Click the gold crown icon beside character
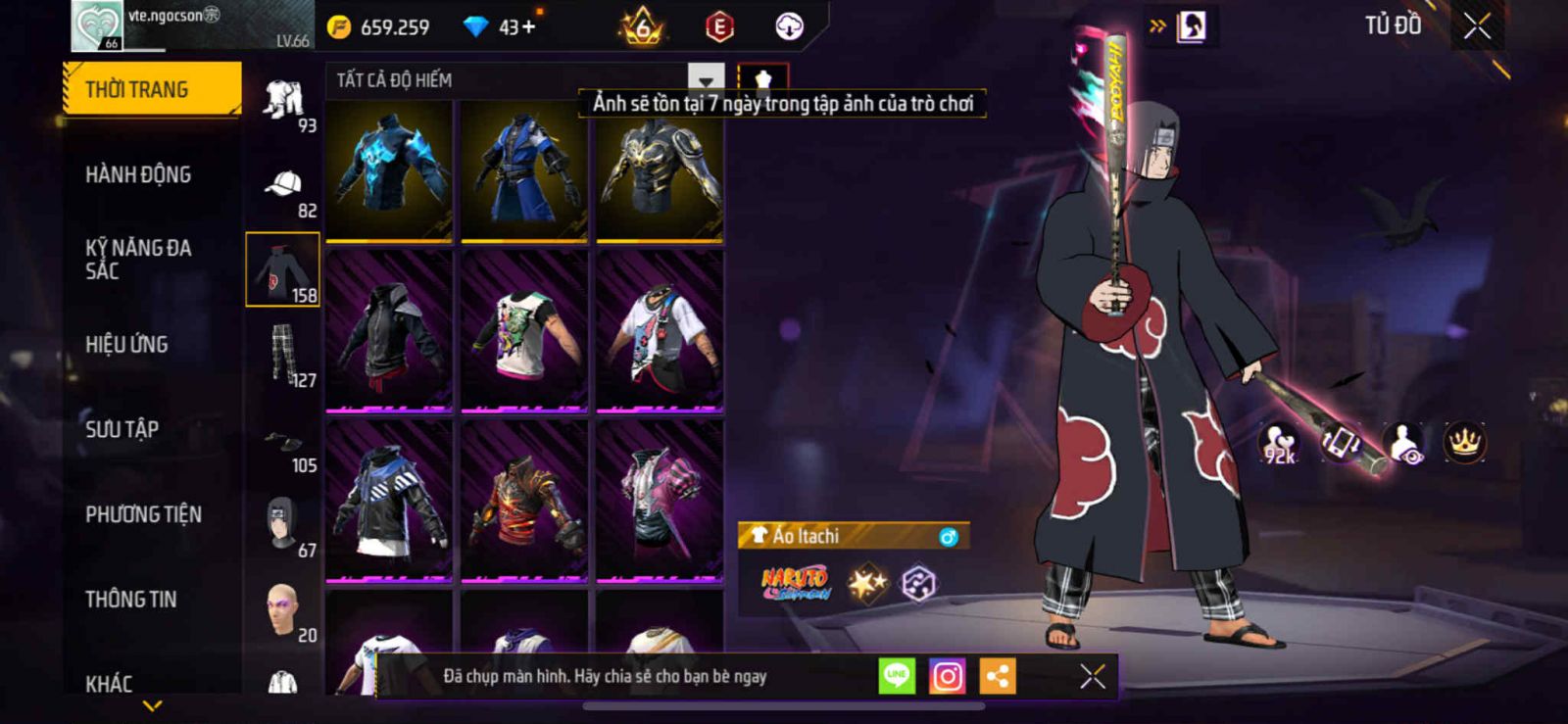Viewport: 1568px width, 724px height. point(1464,443)
